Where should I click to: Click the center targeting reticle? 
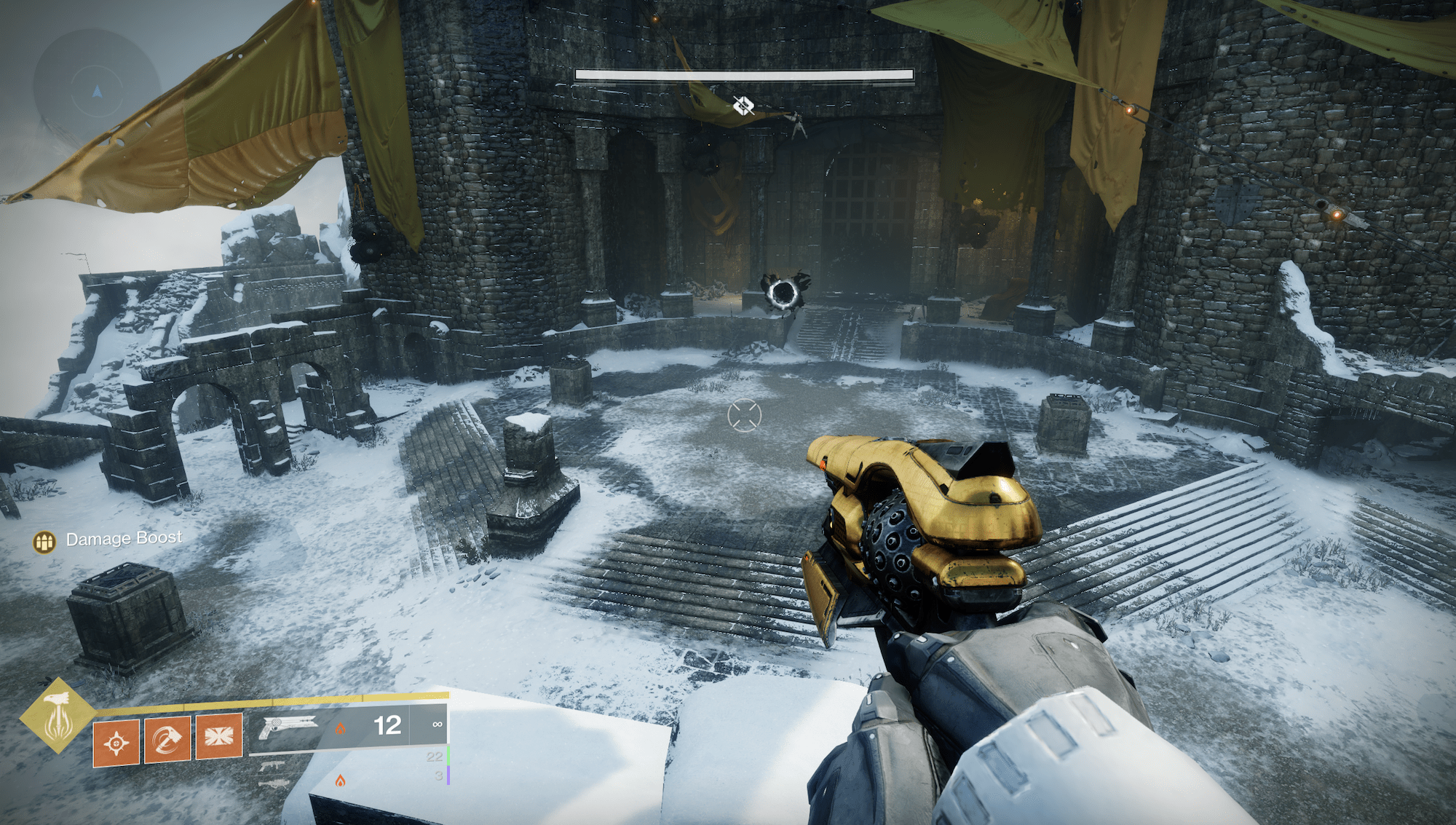(x=745, y=416)
